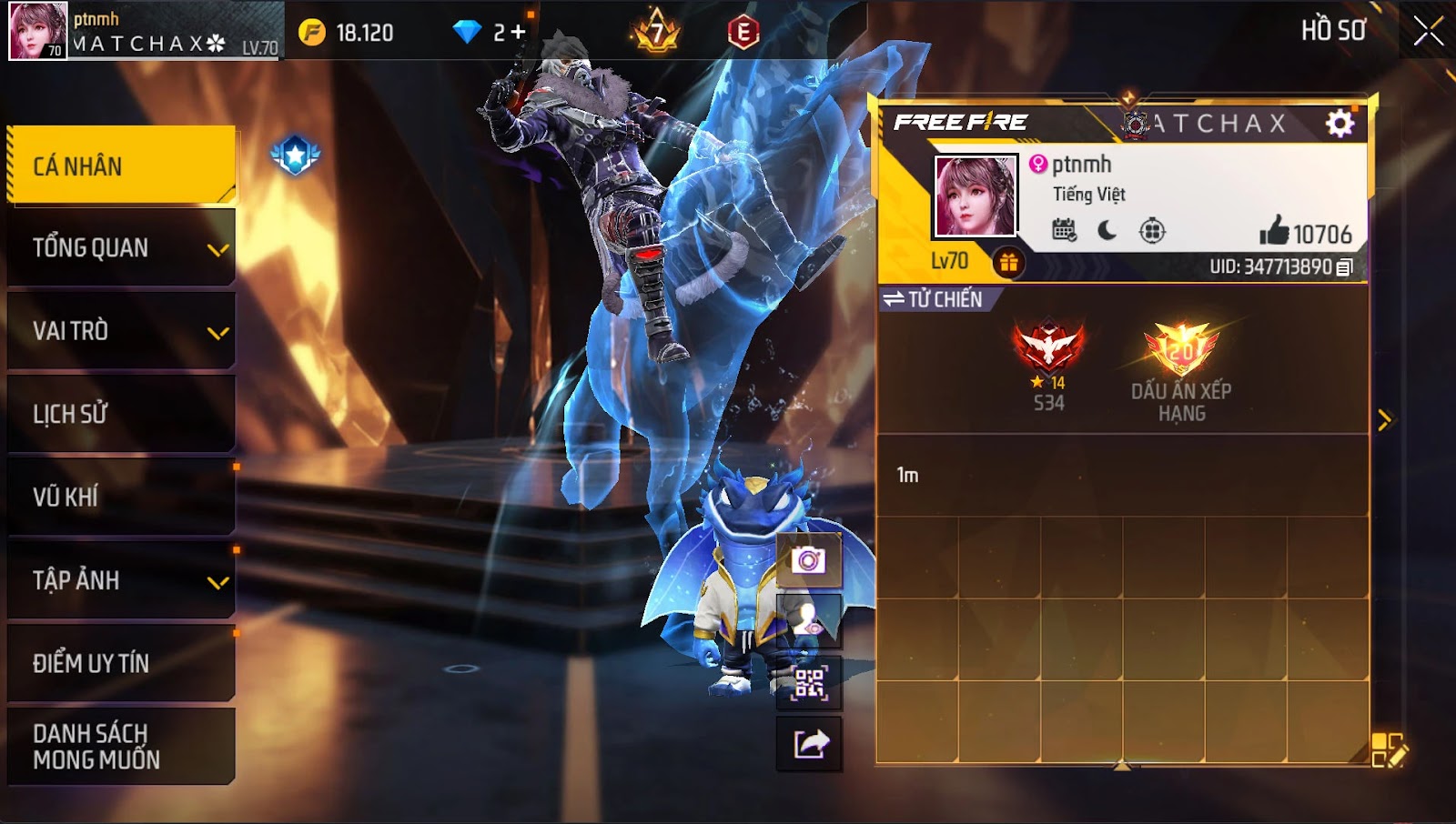Expand the TẬP ẢNH album section
This screenshot has height=824, width=1456.
pyautogui.click(x=121, y=580)
